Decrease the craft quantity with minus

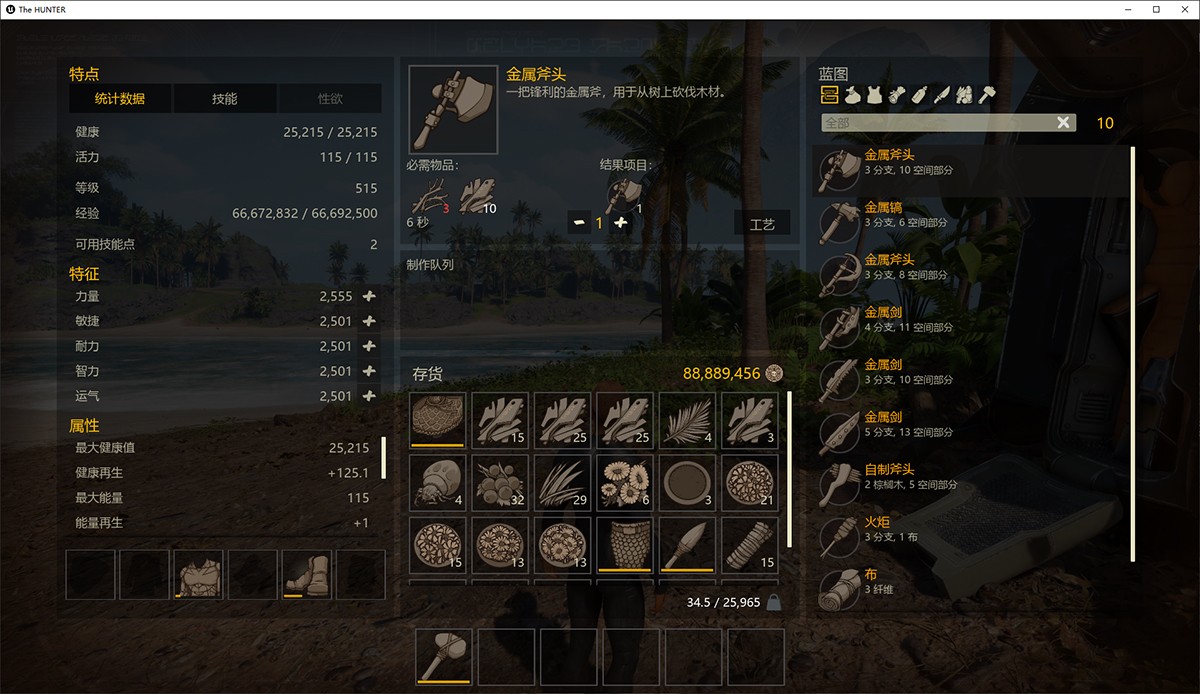tap(578, 222)
